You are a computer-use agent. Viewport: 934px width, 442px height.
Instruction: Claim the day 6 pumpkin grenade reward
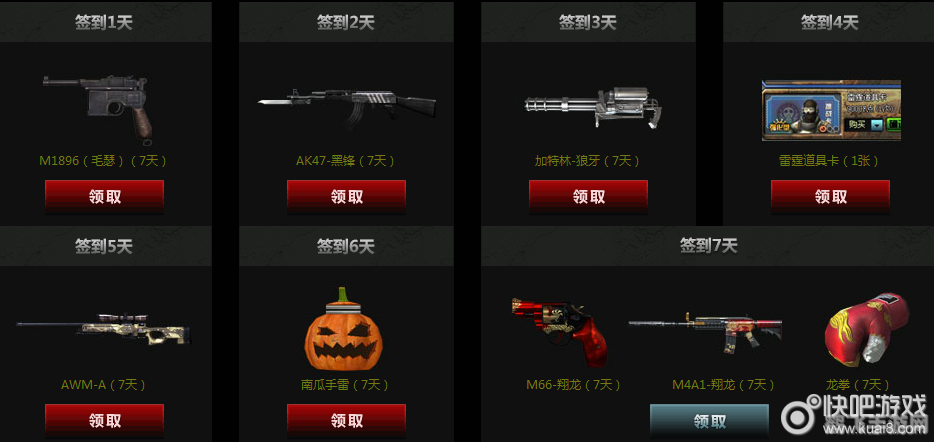coord(346,421)
